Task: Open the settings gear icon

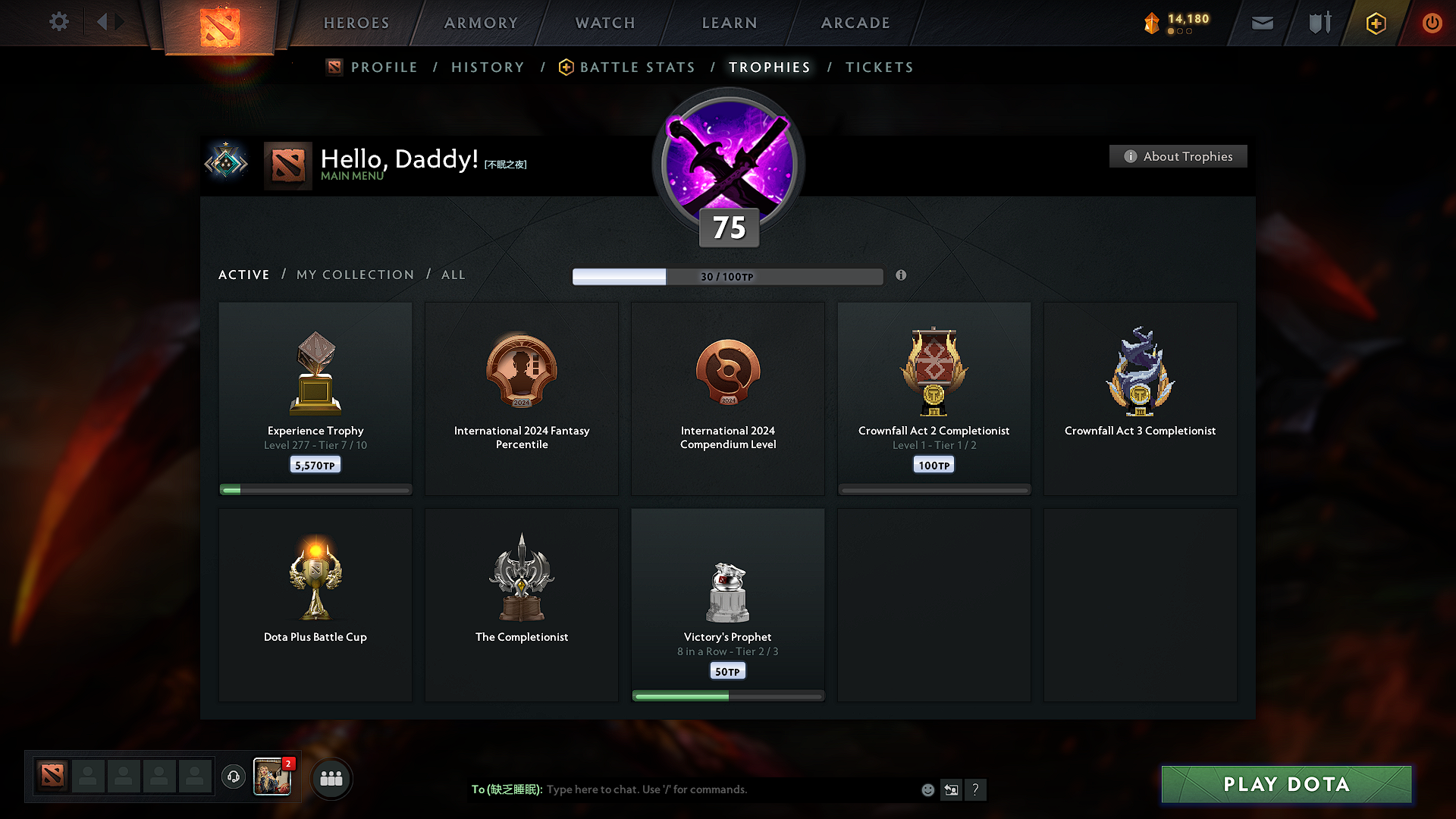Action: (58, 22)
